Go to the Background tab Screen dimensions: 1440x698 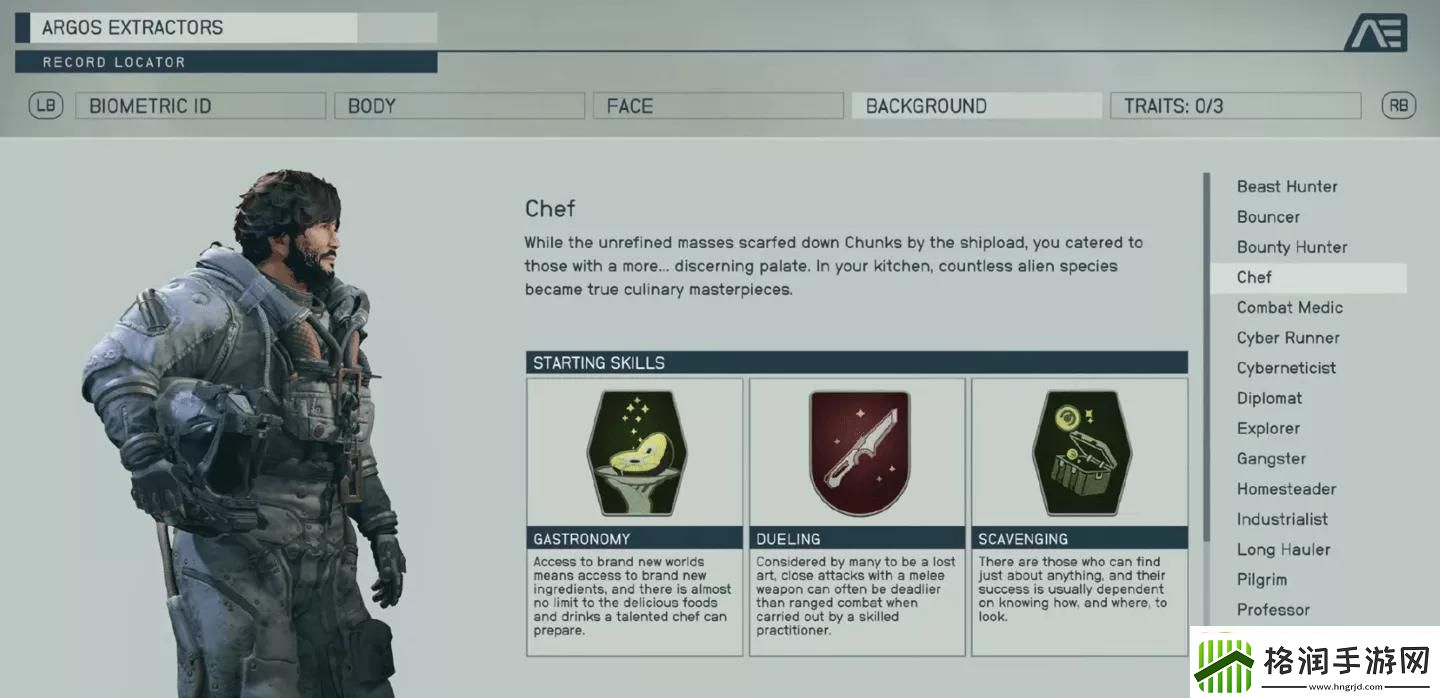[x=976, y=106]
